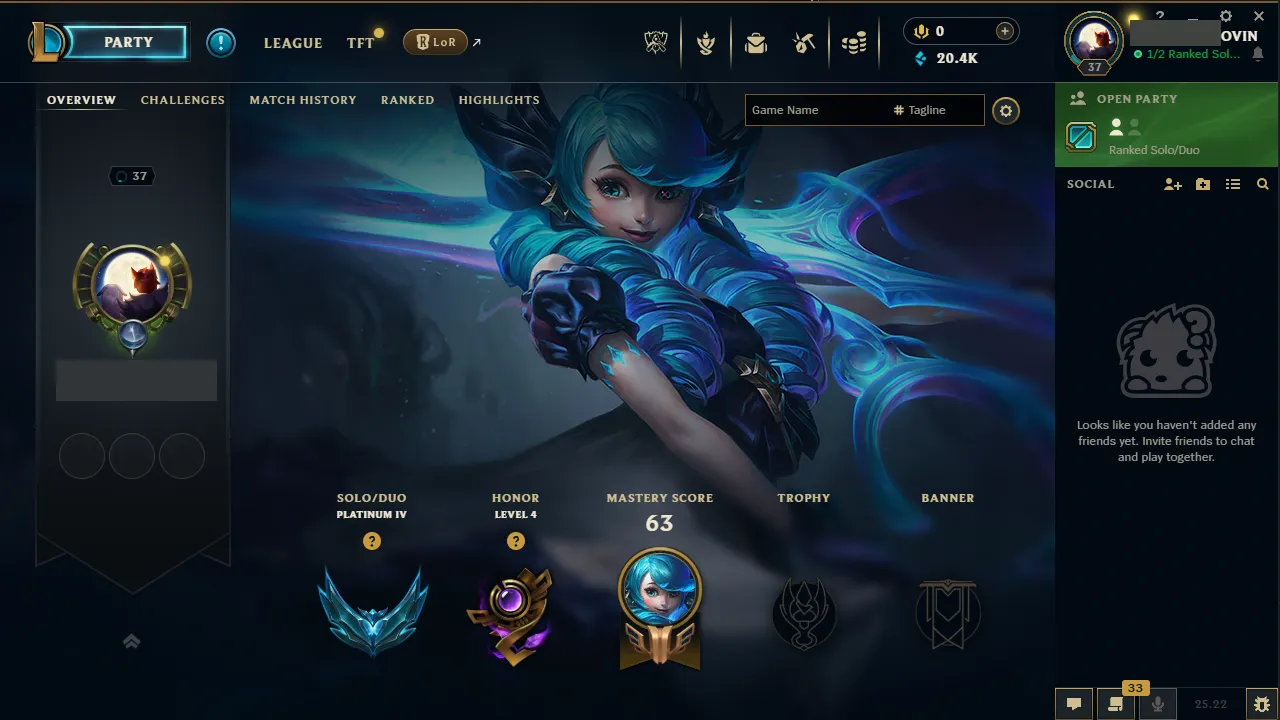The width and height of the screenshot is (1280, 720).
Task: Open the search filter gear next to Tagline
Action: pos(1005,111)
